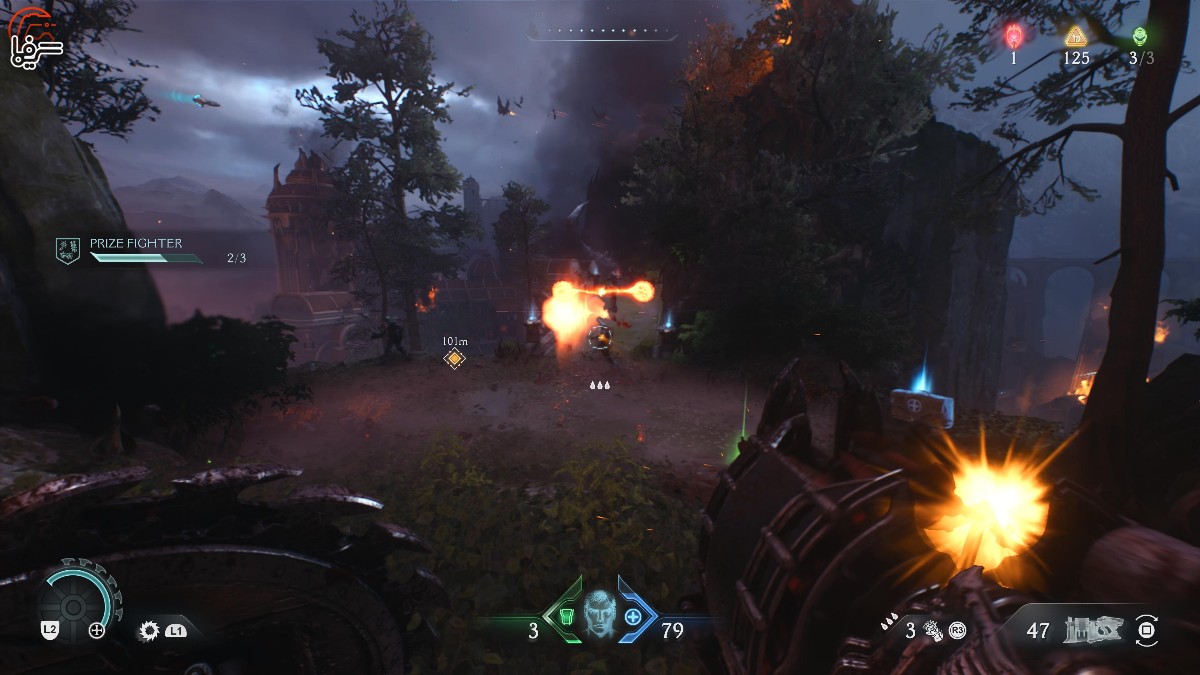This screenshot has height=675, width=1200.
Task: Select the 101m objective waypoint marker
Action: click(455, 358)
